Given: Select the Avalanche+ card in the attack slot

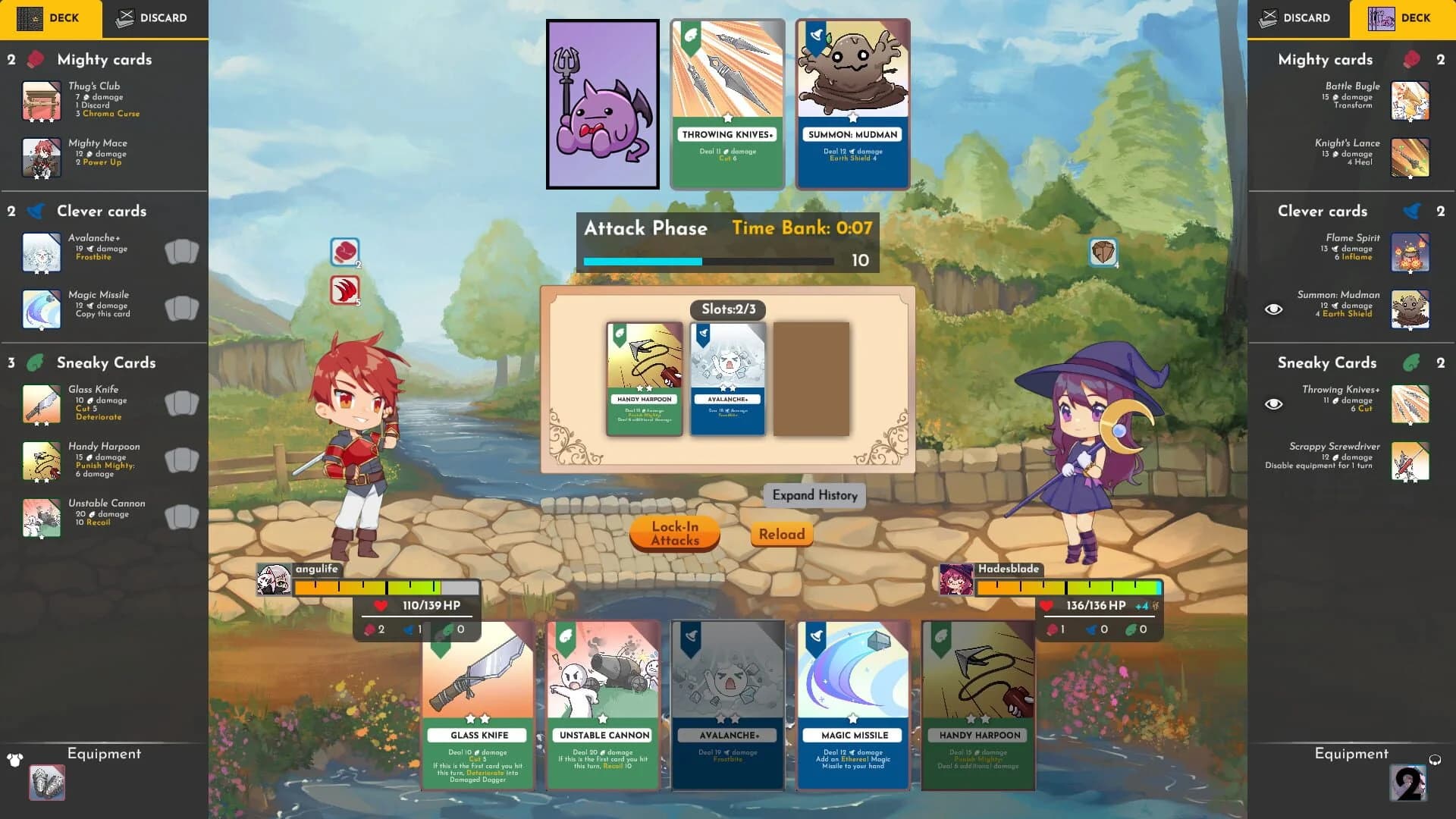Looking at the screenshot, I should (x=727, y=379).
